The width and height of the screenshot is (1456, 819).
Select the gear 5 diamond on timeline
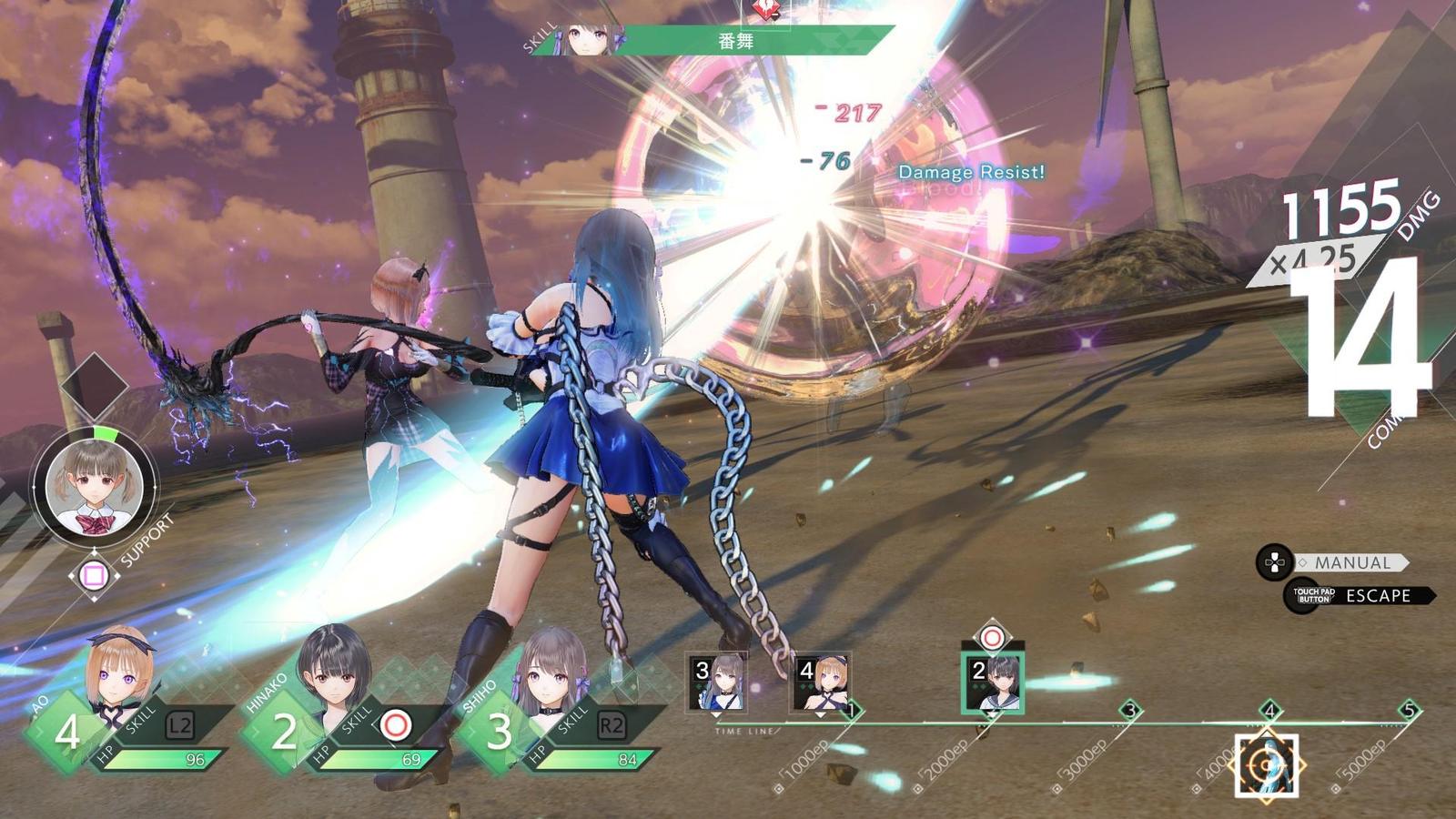tap(1409, 711)
